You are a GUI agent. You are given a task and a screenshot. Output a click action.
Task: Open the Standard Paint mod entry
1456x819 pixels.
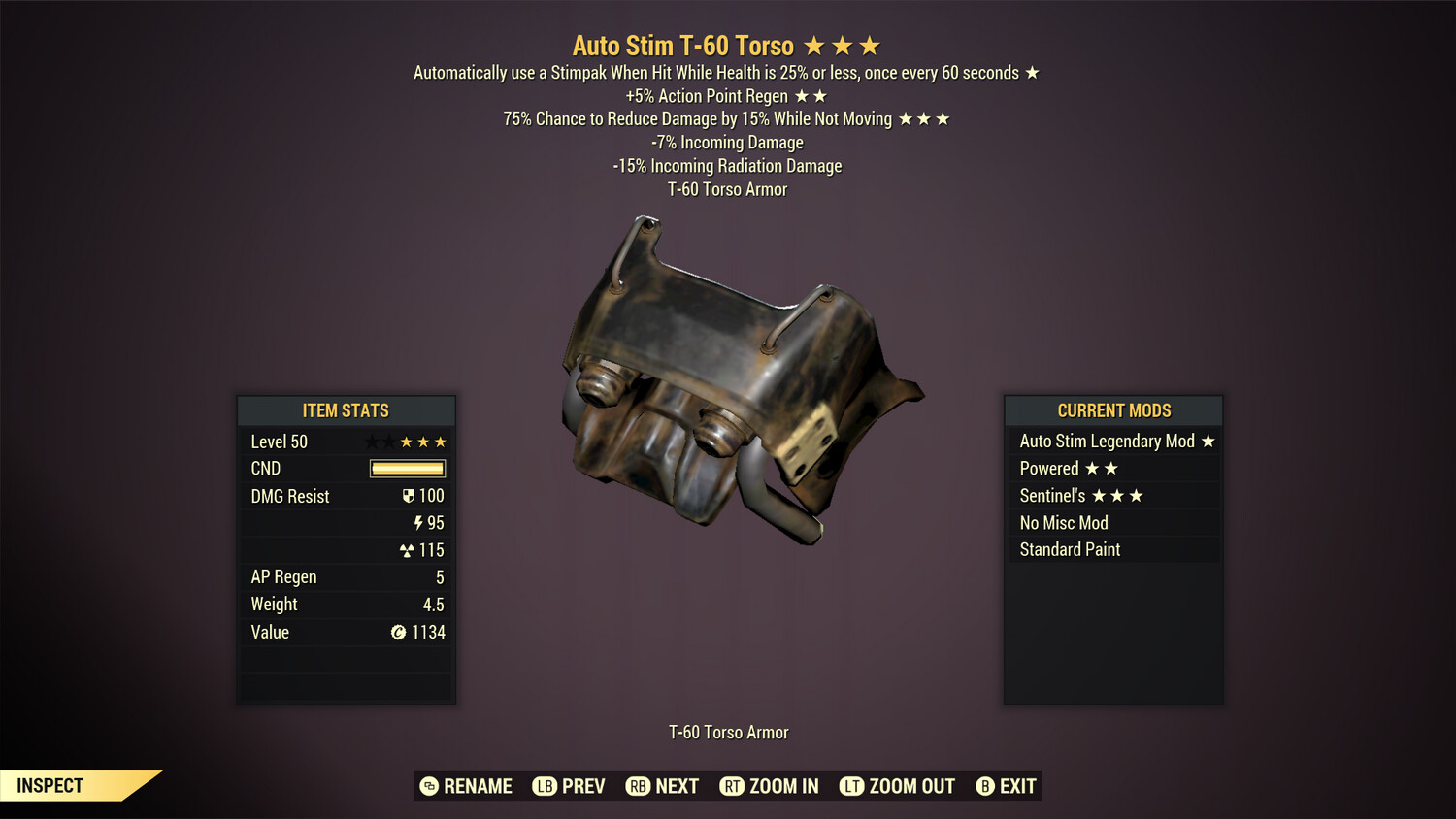point(1069,549)
